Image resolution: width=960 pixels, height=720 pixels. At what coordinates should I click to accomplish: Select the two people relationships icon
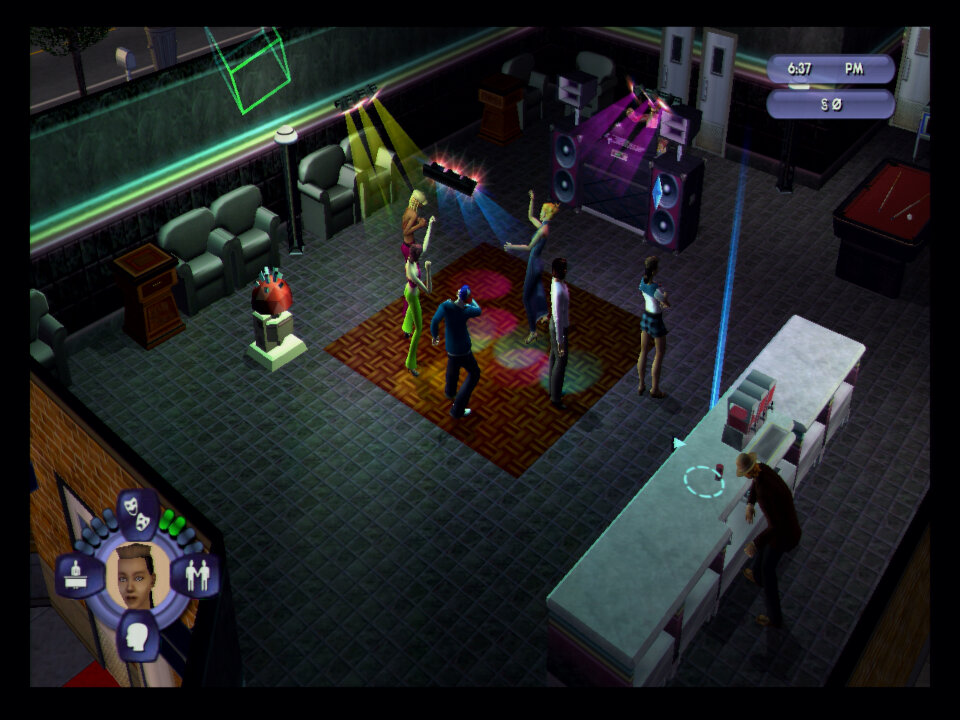point(196,576)
